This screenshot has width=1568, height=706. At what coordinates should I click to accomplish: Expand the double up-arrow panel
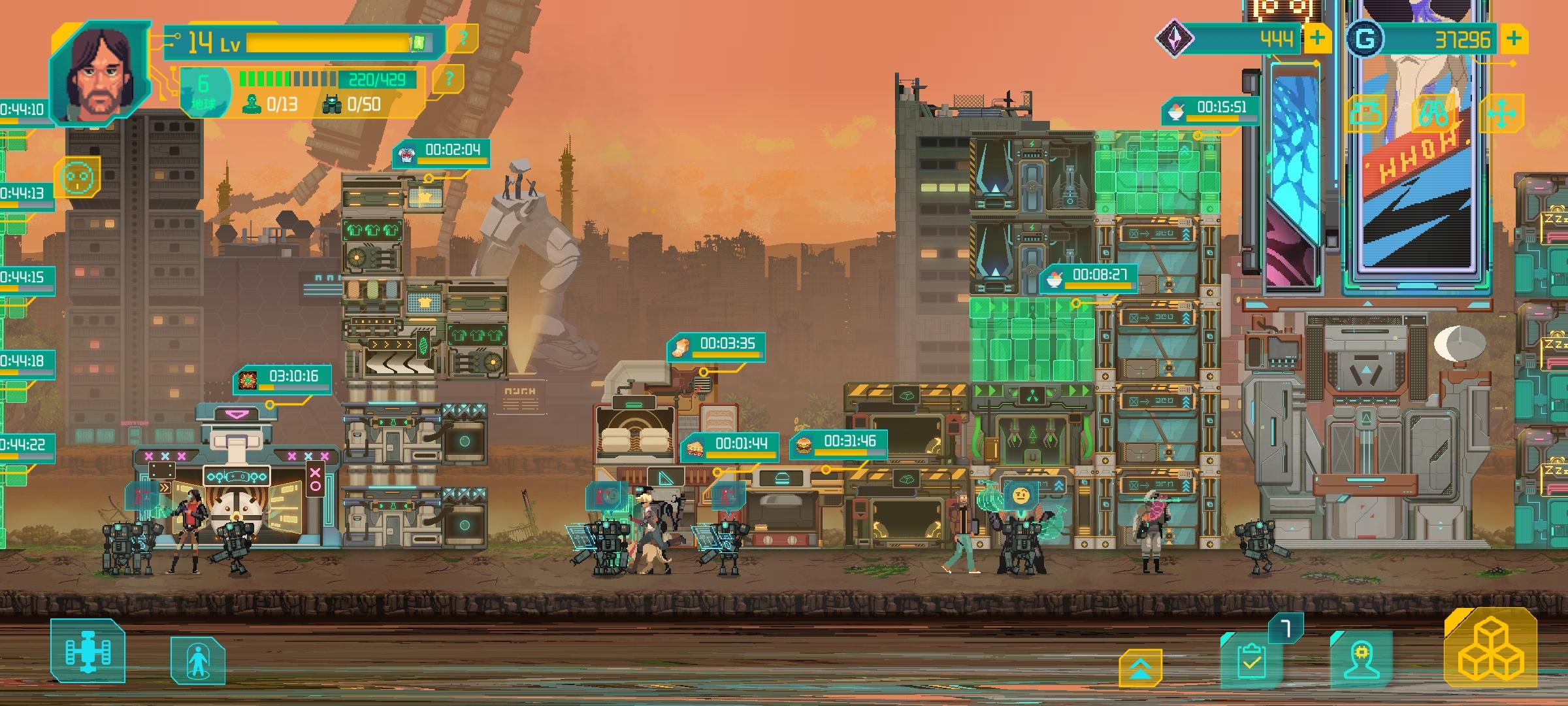(x=1140, y=668)
